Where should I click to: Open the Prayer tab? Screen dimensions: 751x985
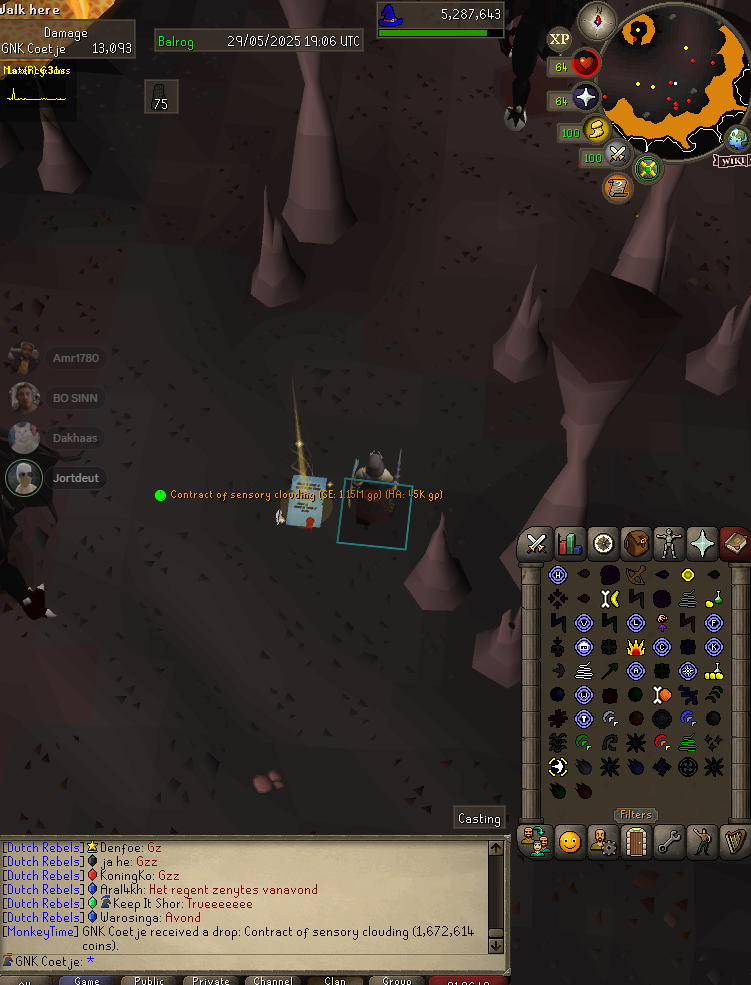[702, 543]
